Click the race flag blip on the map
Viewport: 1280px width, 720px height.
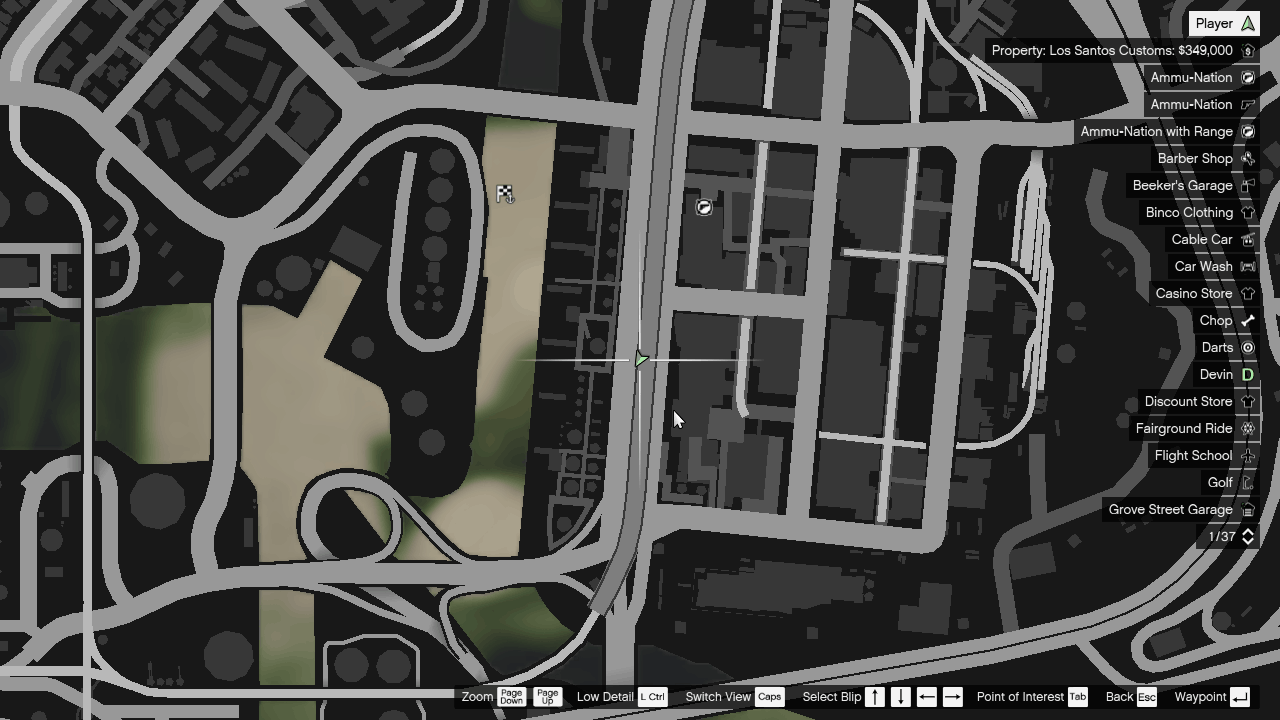point(505,194)
